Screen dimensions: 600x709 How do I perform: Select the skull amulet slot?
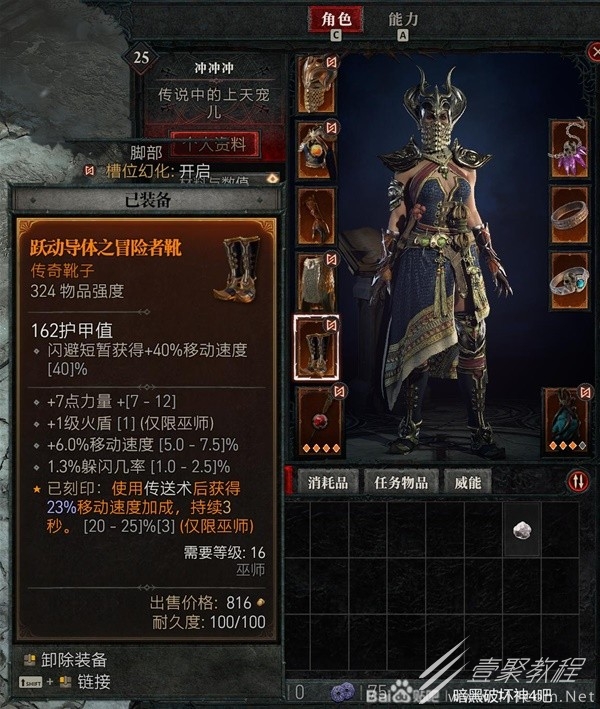click(x=568, y=148)
